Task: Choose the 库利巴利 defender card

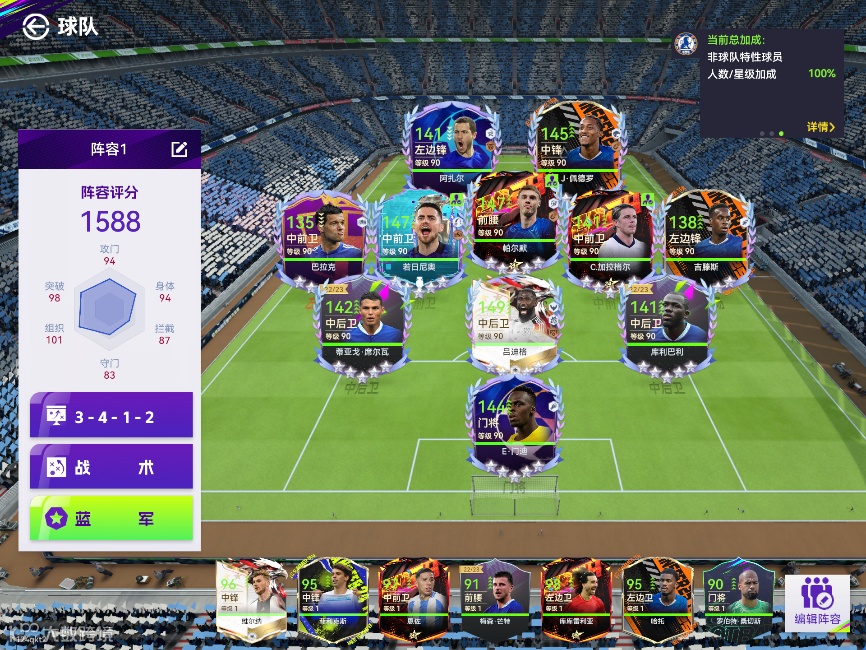Action: click(x=666, y=322)
